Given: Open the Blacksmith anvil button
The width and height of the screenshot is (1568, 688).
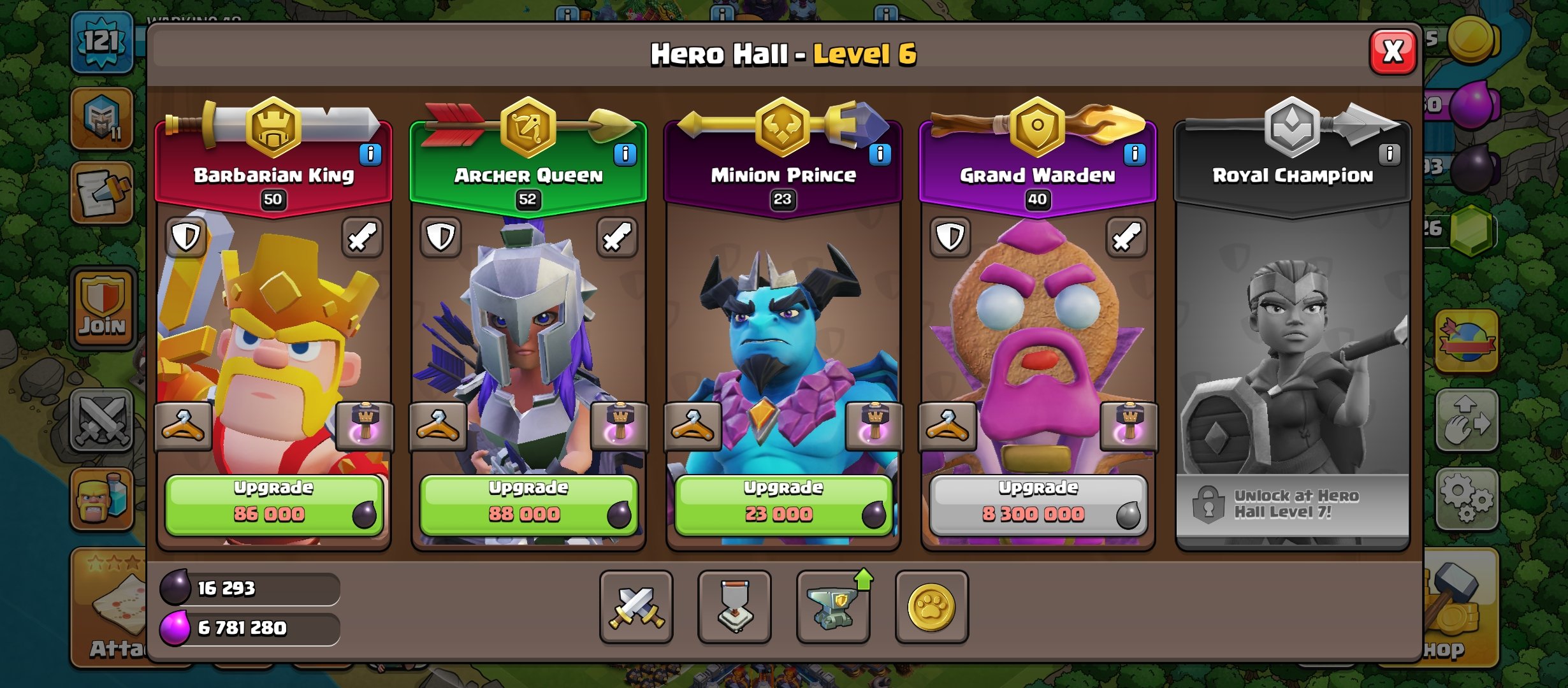Looking at the screenshot, I should click(833, 607).
